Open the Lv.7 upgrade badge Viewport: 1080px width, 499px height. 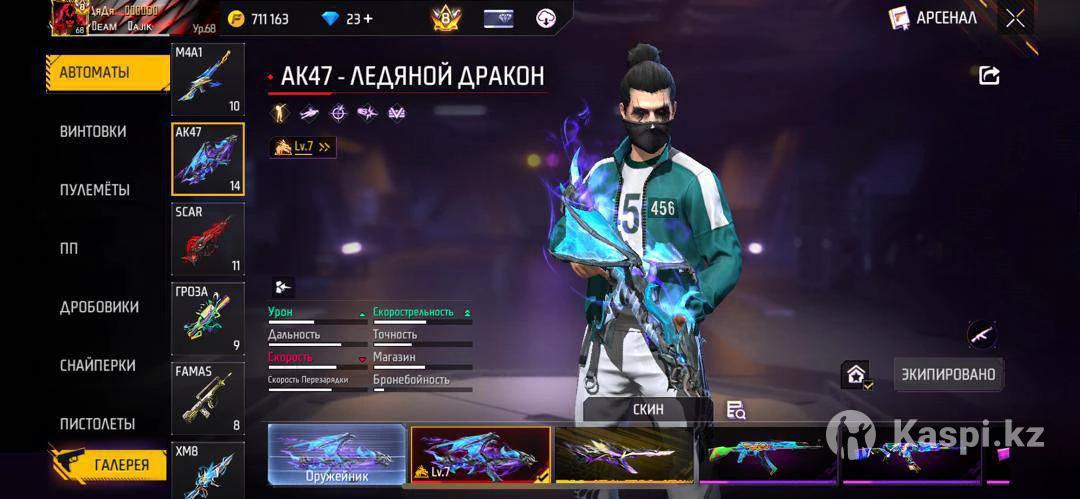click(x=303, y=147)
